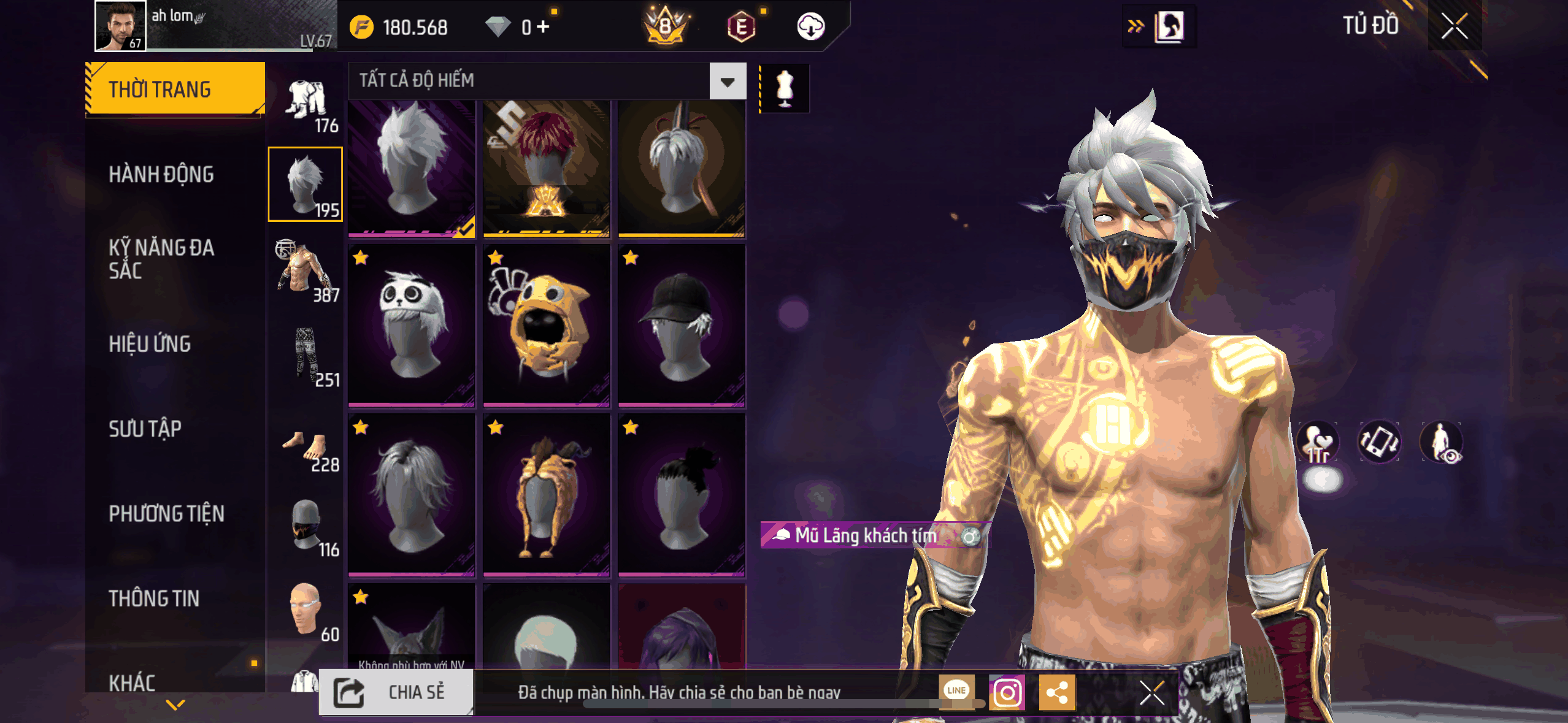Select the panda hat item
The image size is (1568, 723).
tap(412, 325)
